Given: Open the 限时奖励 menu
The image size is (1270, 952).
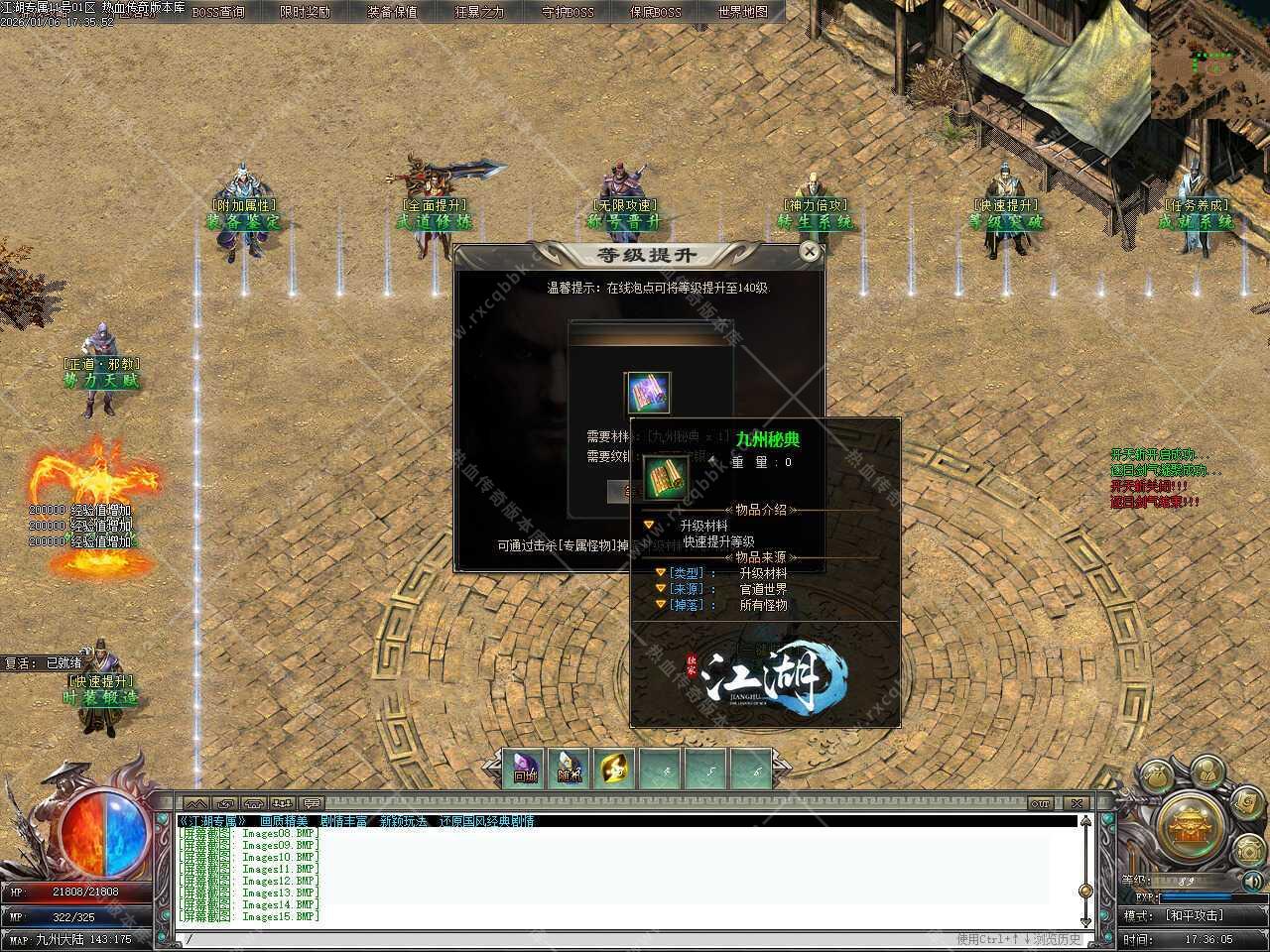Looking at the screenshot, I should point(305,12).
